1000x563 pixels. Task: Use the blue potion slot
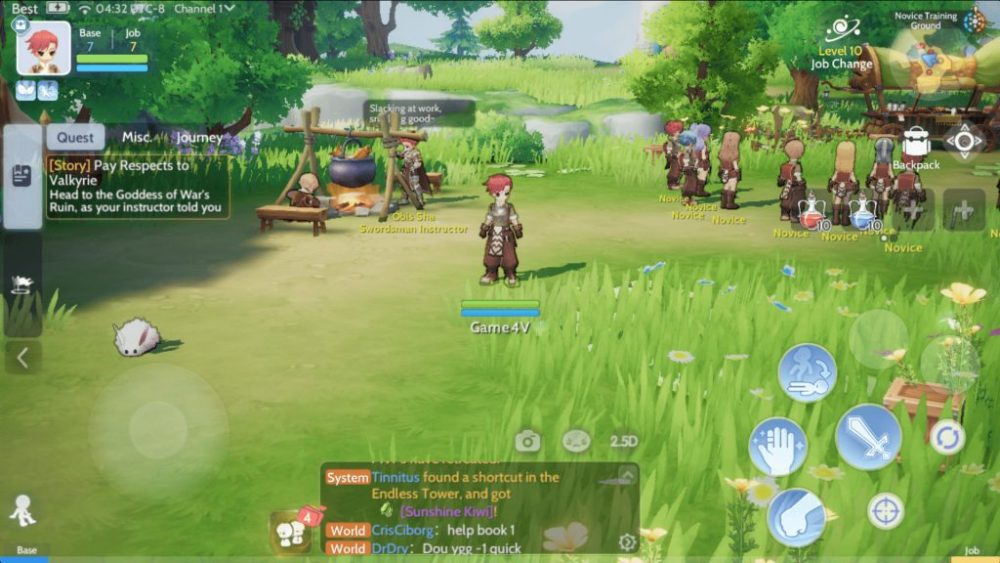863,212
